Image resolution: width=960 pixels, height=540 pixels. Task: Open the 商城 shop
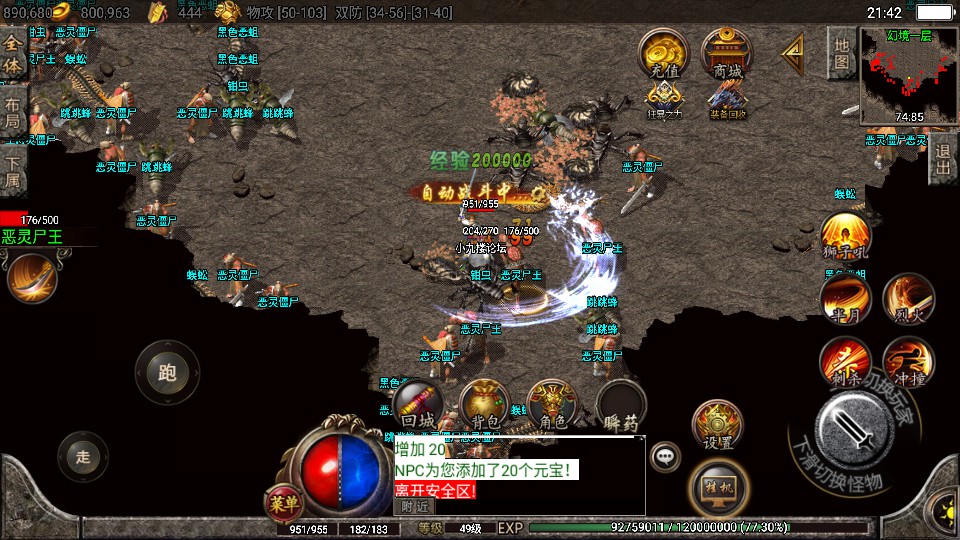tap(727, 55)
